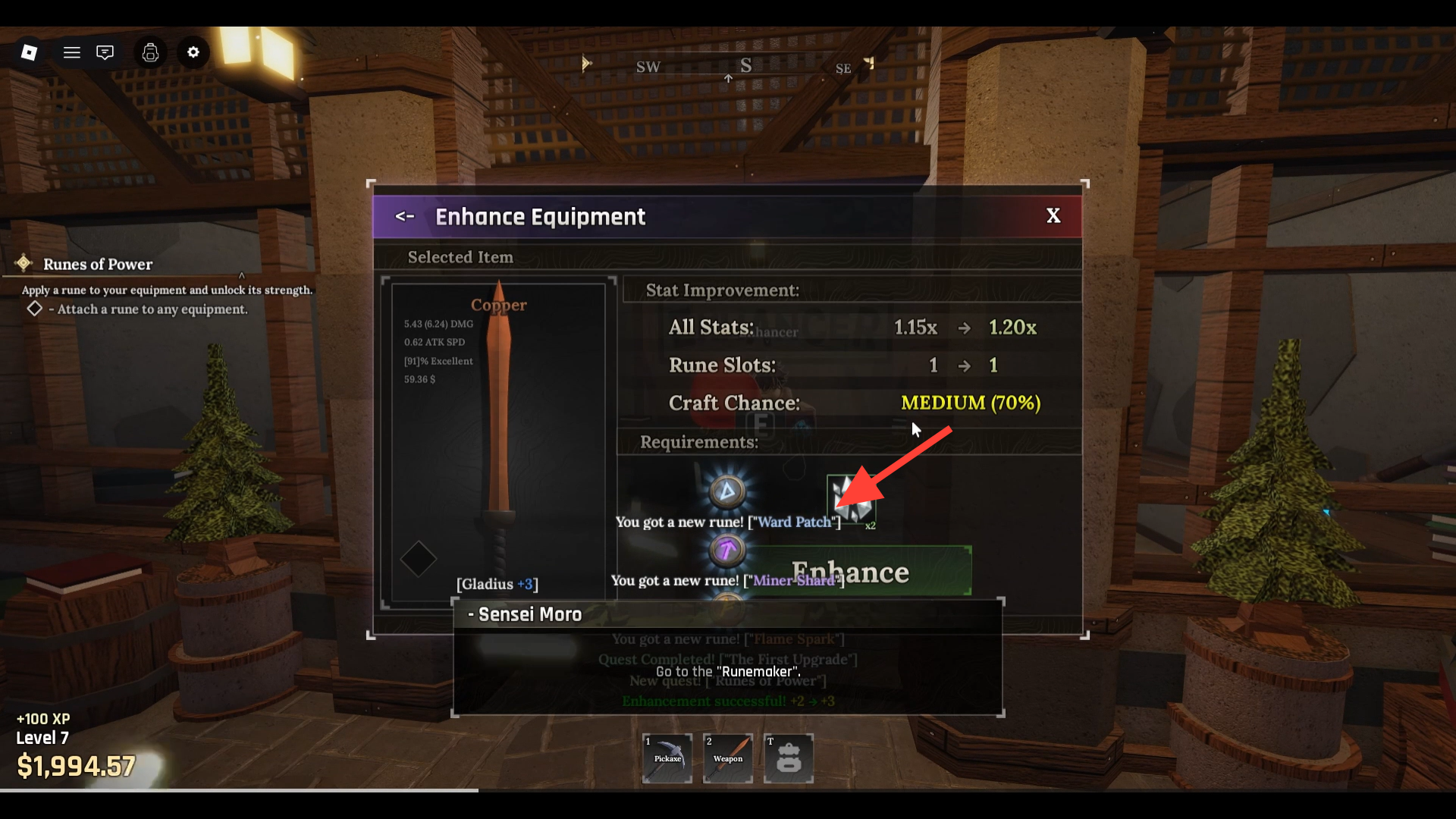Screen dimensions: 1456x819
Task: Open the character backpack icon
Action: [x=150, y=52]
